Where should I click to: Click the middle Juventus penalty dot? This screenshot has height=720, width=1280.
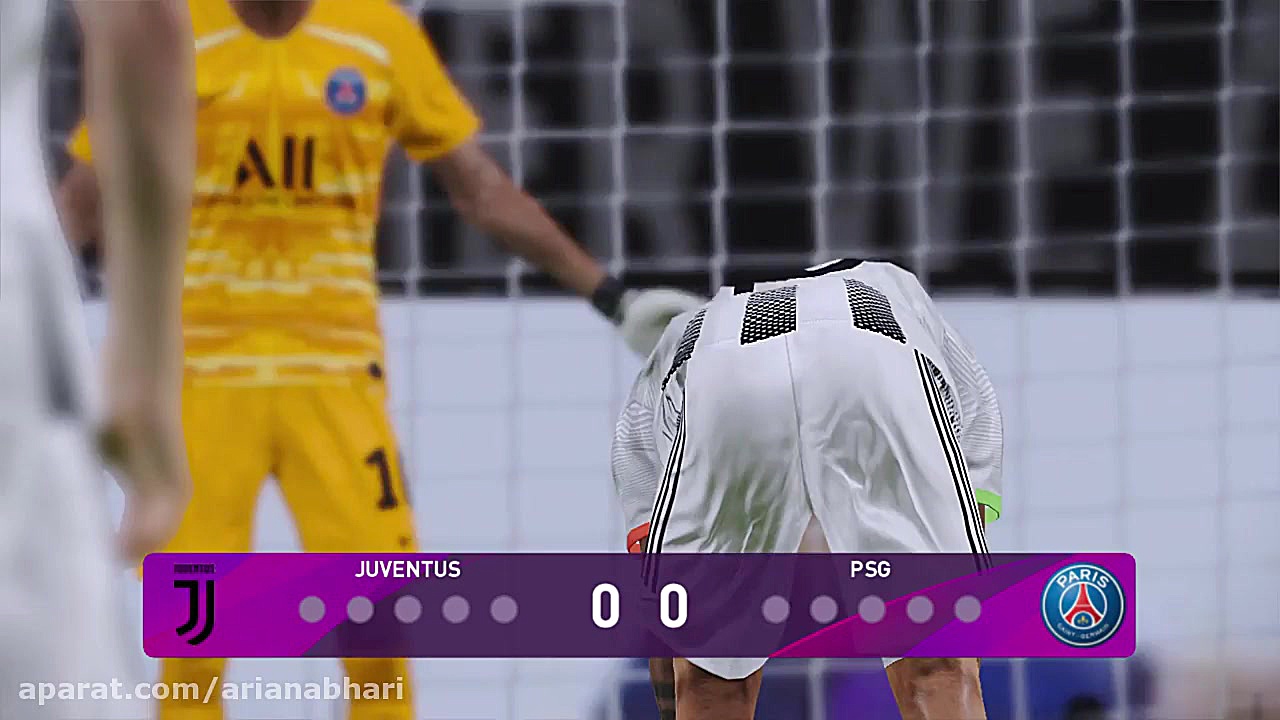(x=409, y=608)
